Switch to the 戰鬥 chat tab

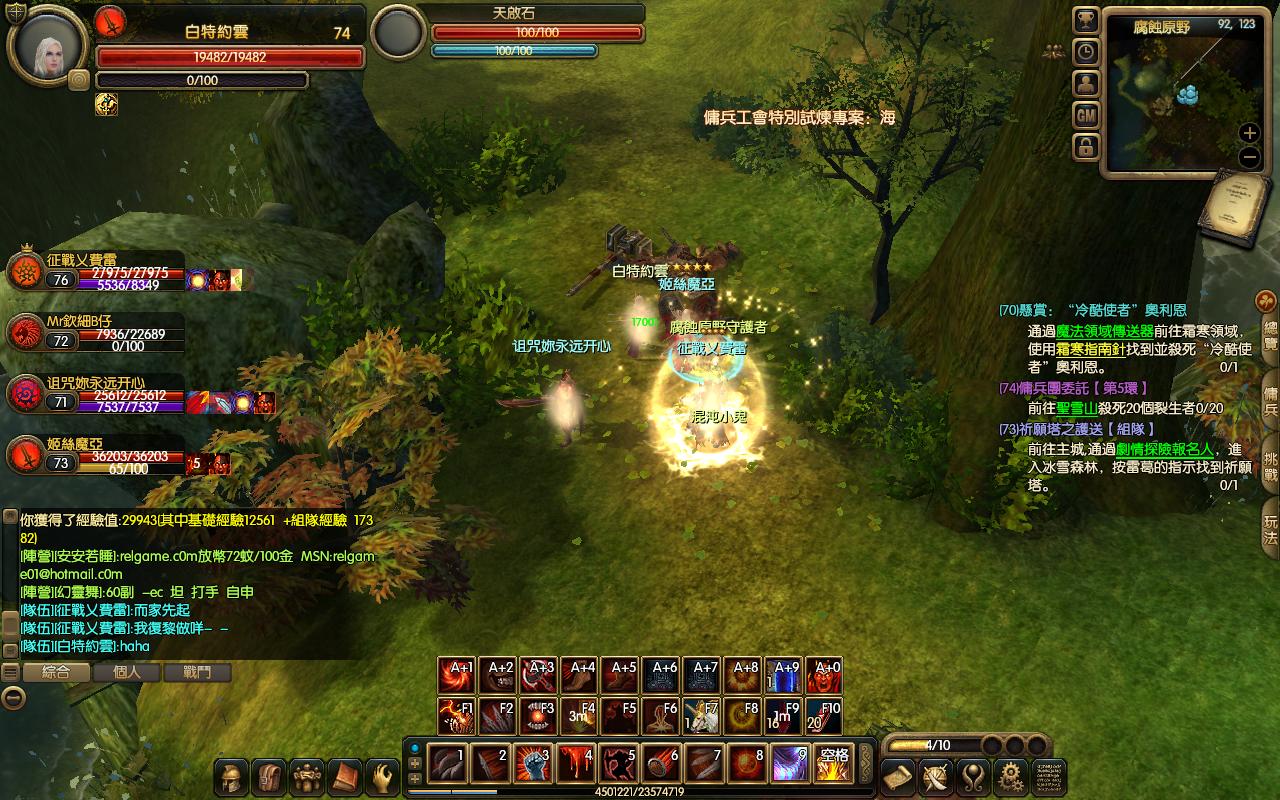(197, 673)
